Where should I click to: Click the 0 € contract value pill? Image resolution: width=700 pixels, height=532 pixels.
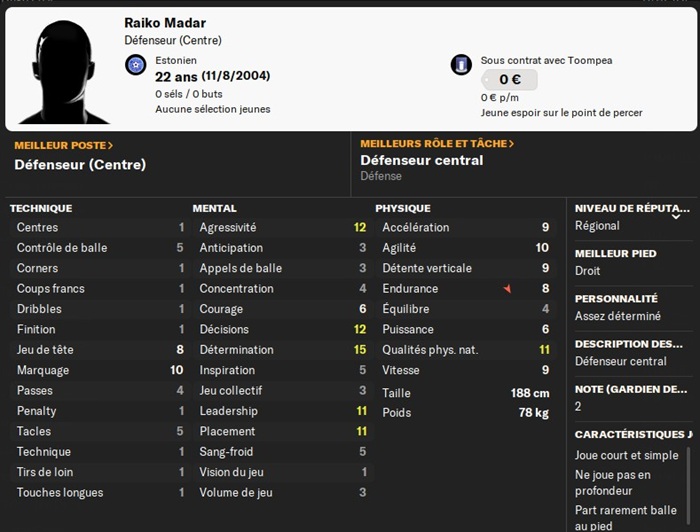[509, 80]
